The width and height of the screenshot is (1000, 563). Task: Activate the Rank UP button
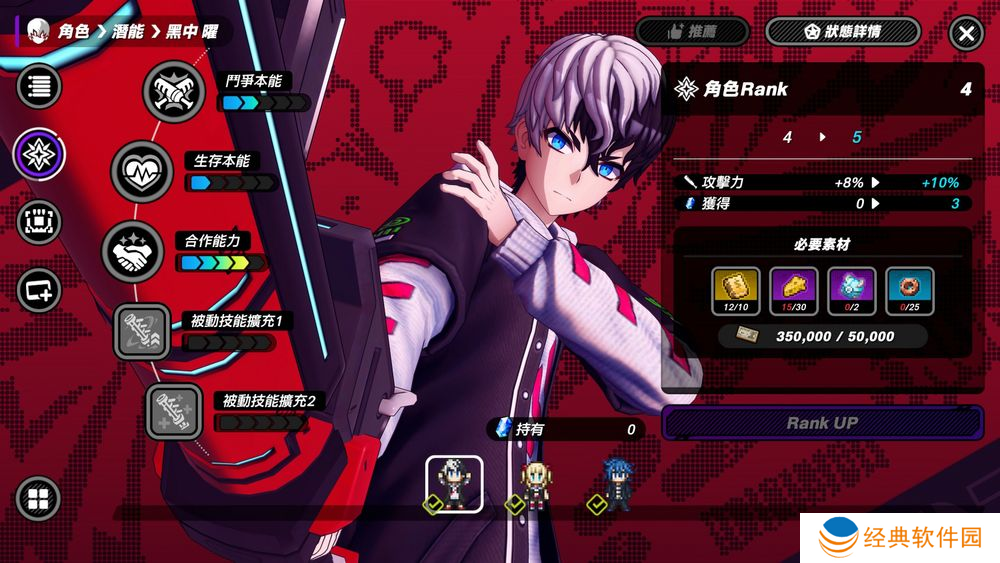coord(822,423)
